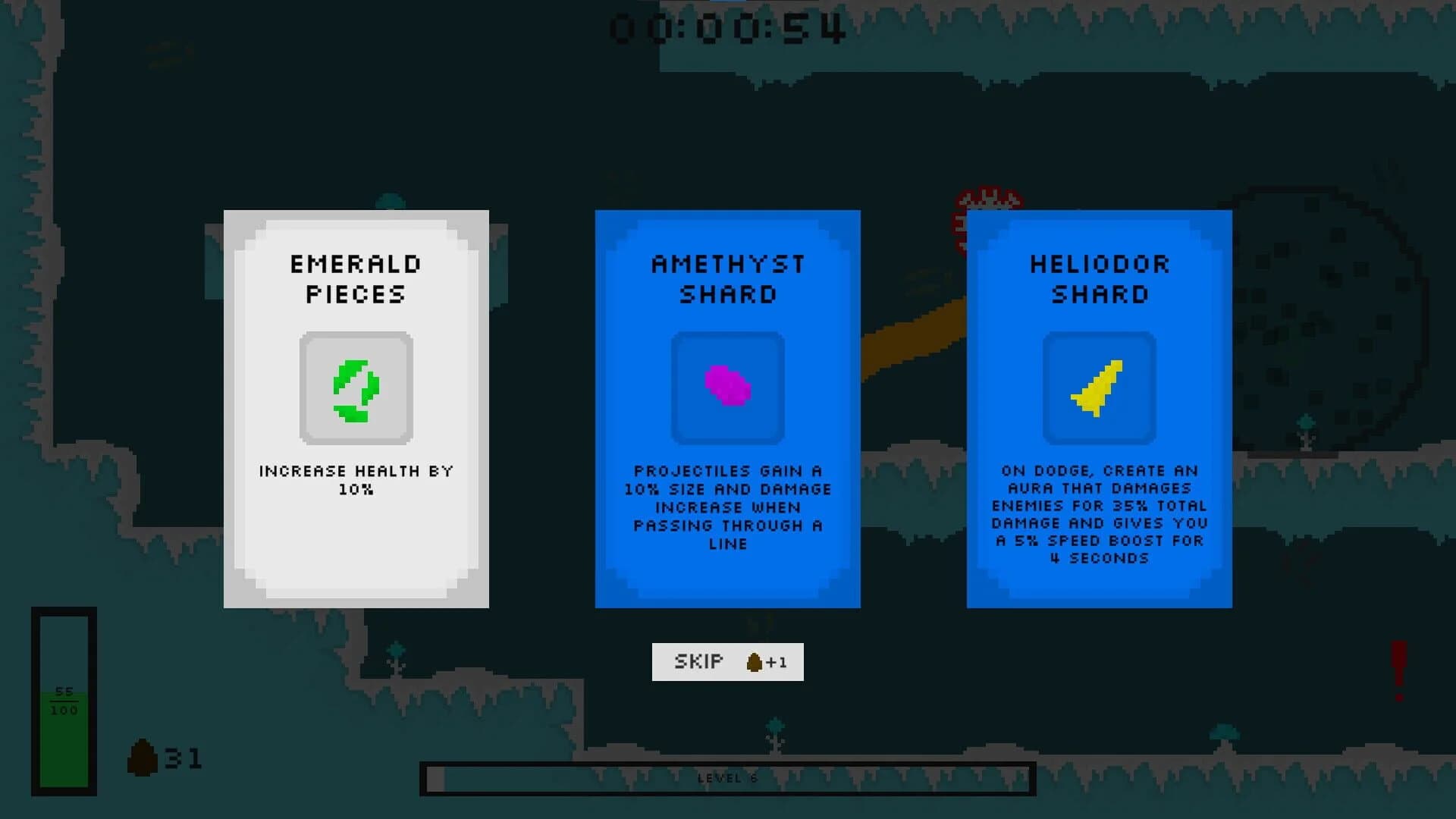Choose the Amethyst Shard upgrade card
The height and width of the screenshot is (819, 1456).
(x=727, y=409)
